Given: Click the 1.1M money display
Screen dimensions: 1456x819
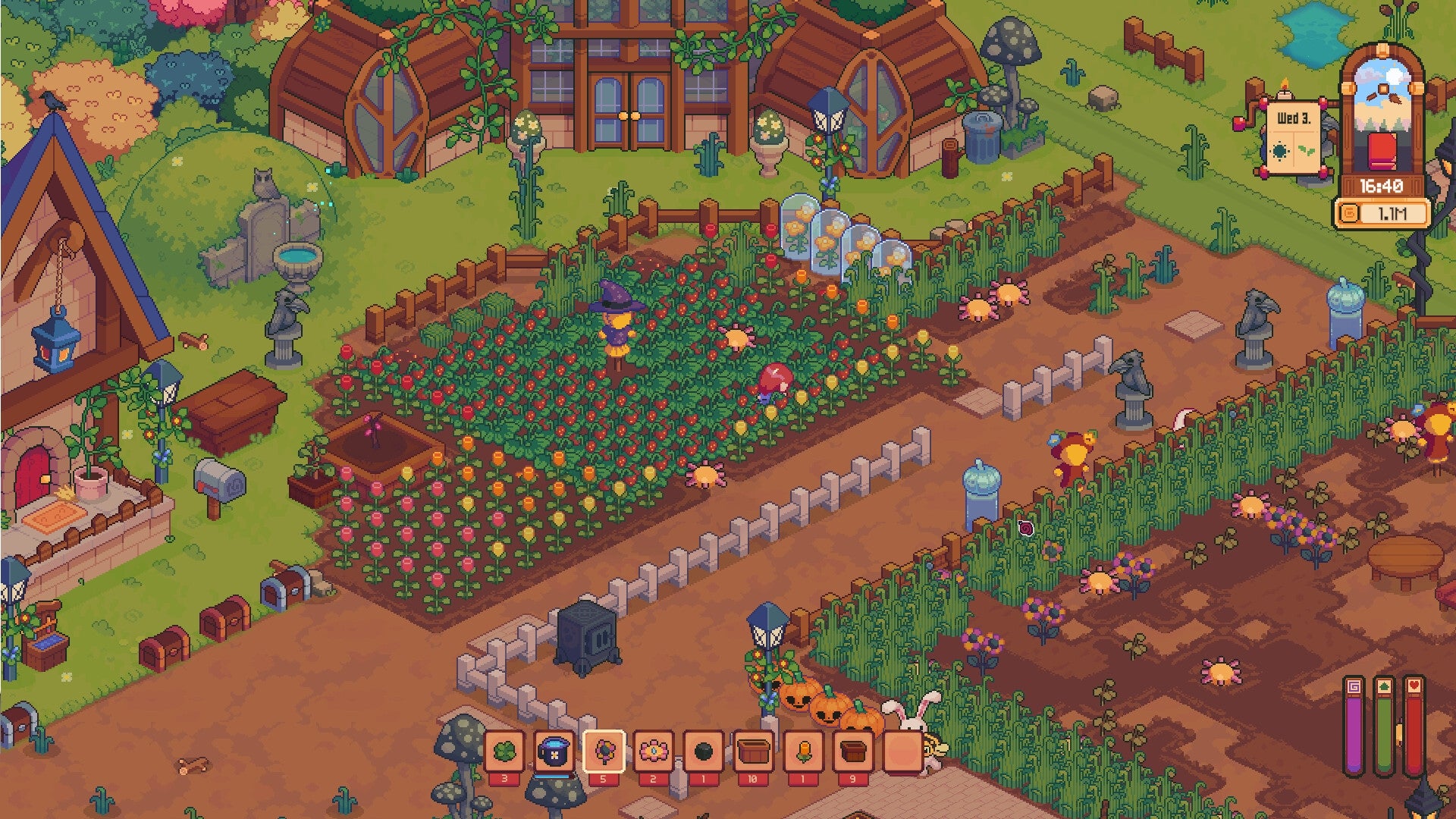Looking at the screenshot, I should (x=1393, y=213).
